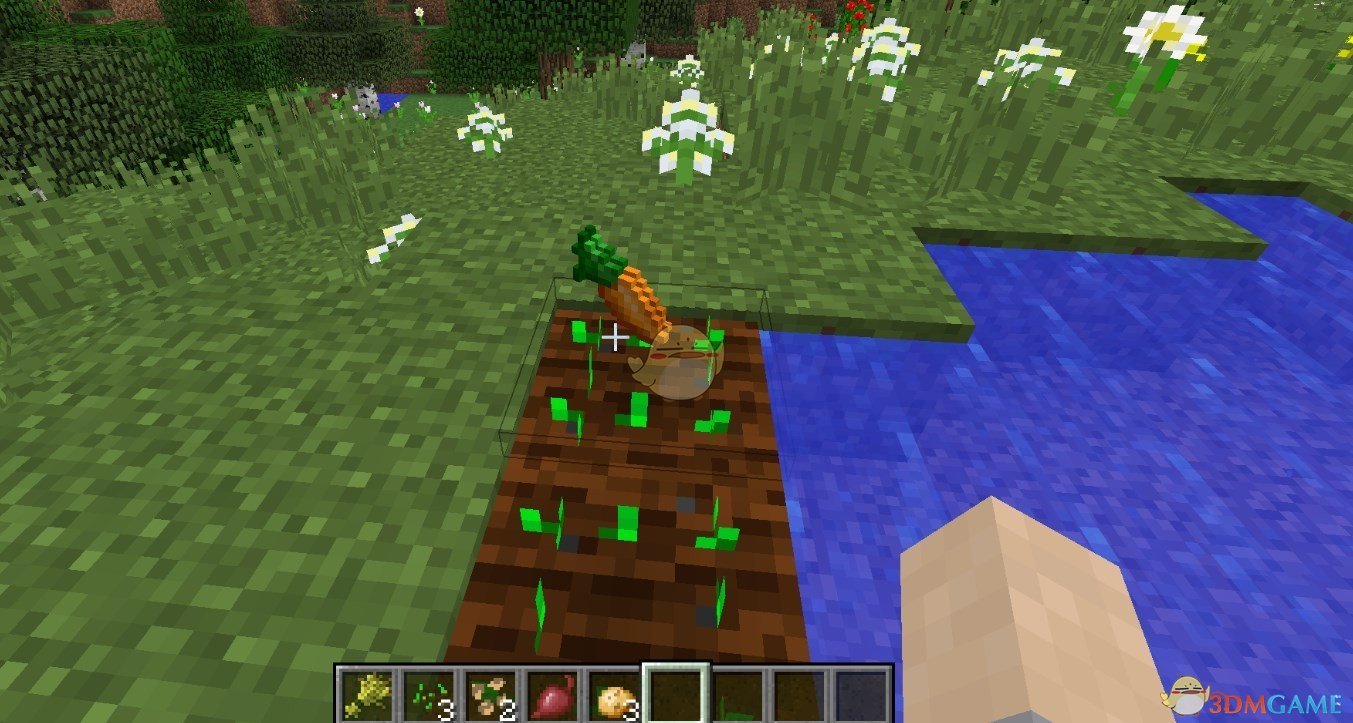
Task: Click a green crop sprout on the farmland
Action: click(638, 408)
